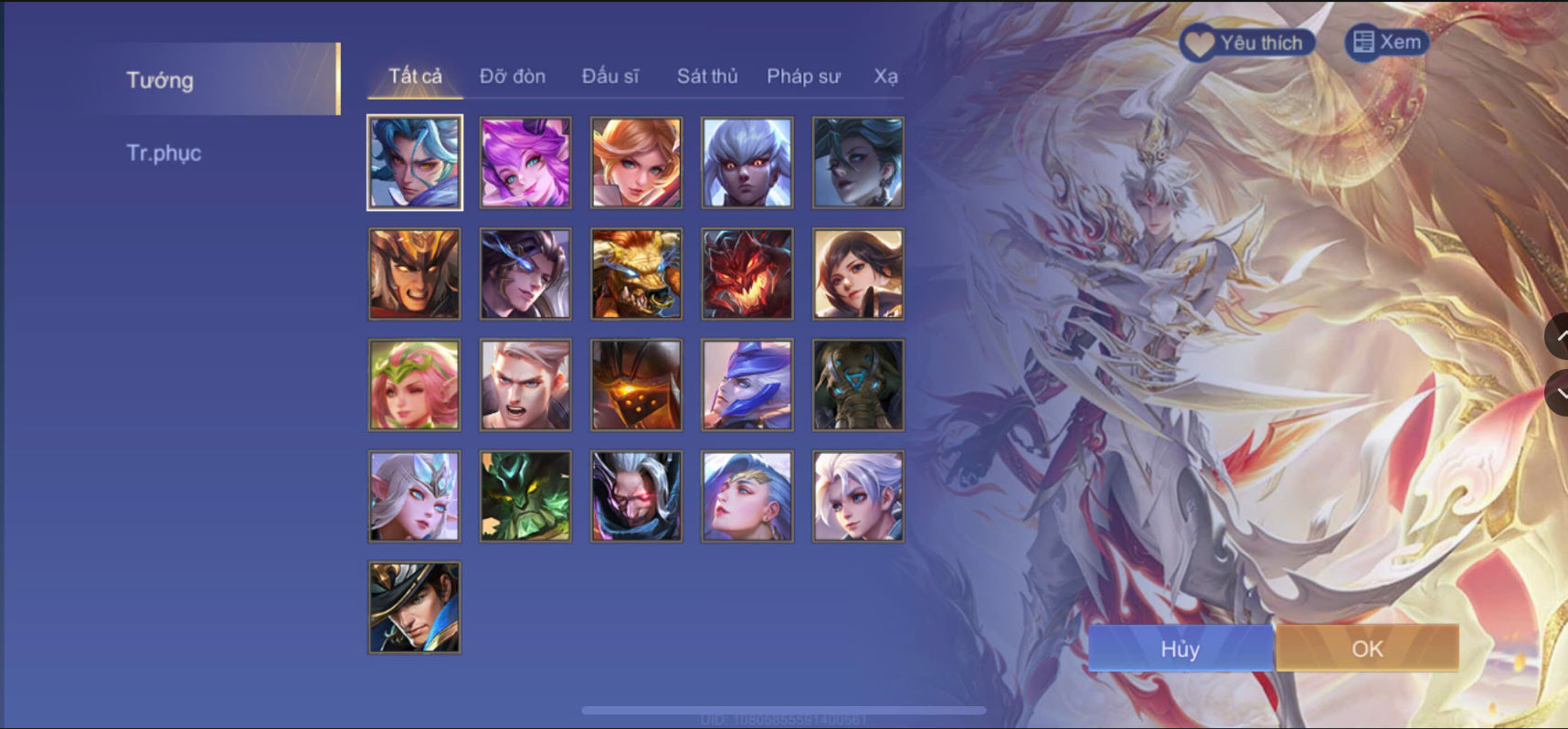Select the green tree-monster hero portrait

coord(524,496)
